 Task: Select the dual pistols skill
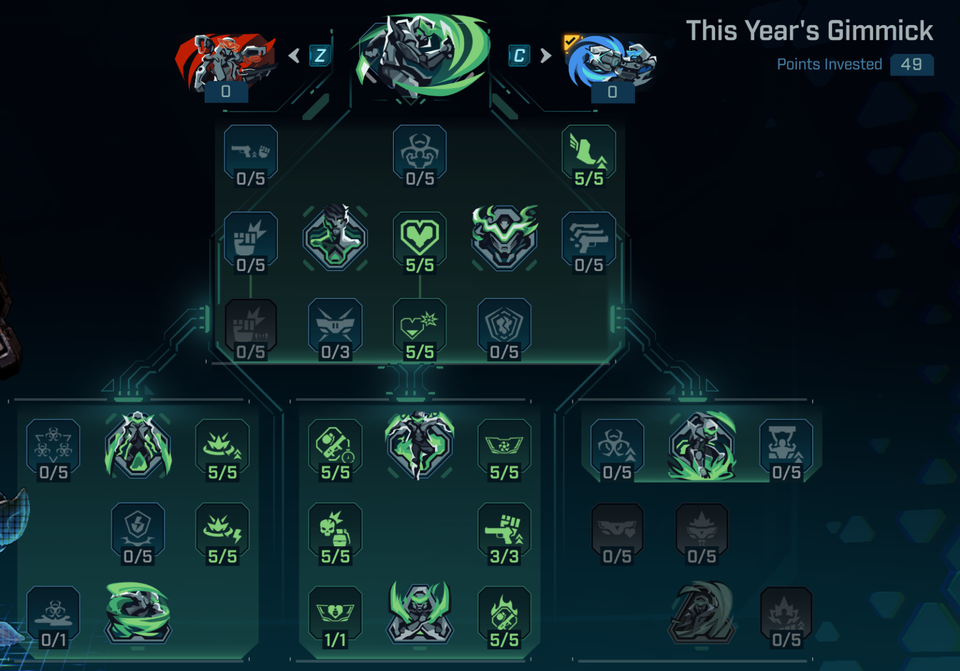pos(588,238)
